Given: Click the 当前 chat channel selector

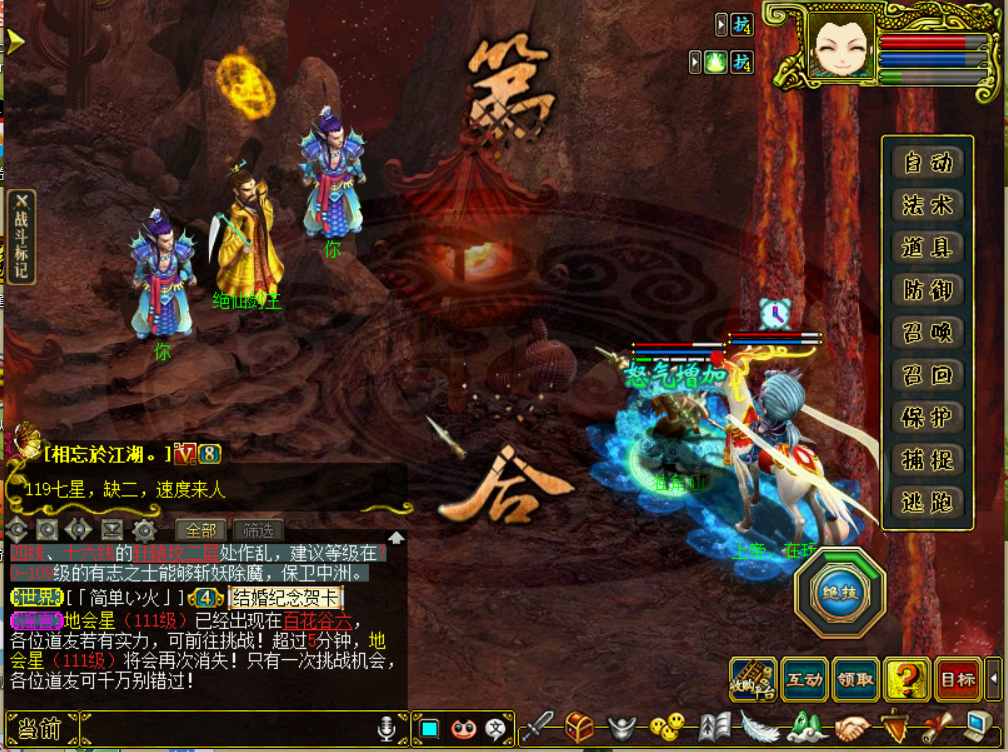Looking at the screenshot, I should click(x=41, y=729).
